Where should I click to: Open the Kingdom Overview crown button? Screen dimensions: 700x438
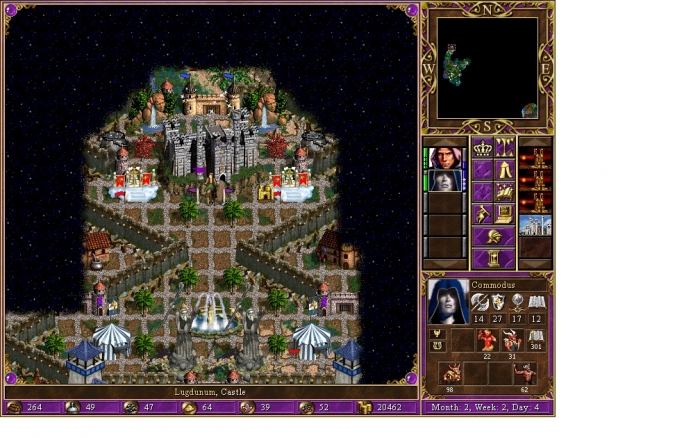click(x=483, y=149)
